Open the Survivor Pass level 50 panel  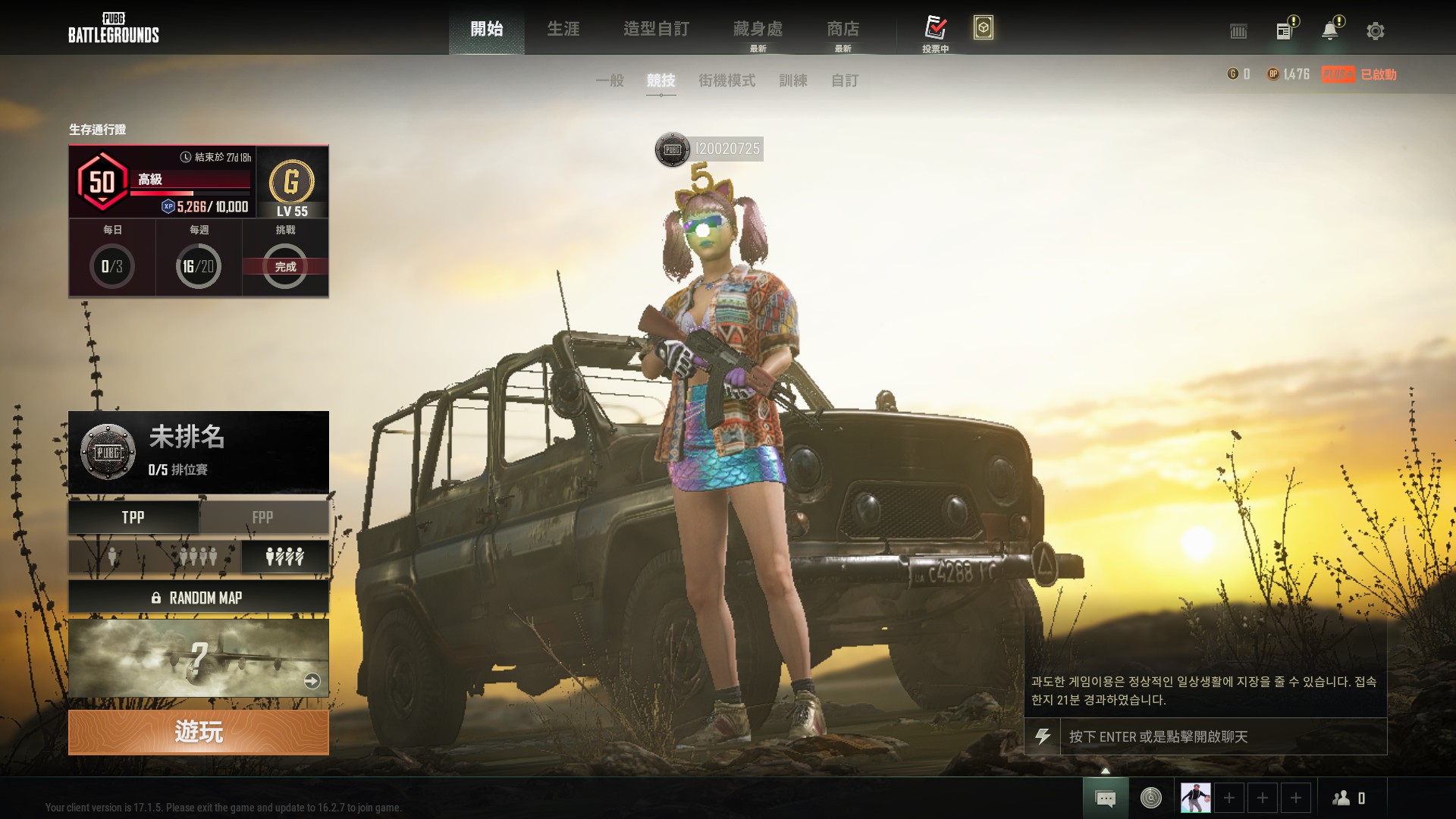tap(162, 182)
